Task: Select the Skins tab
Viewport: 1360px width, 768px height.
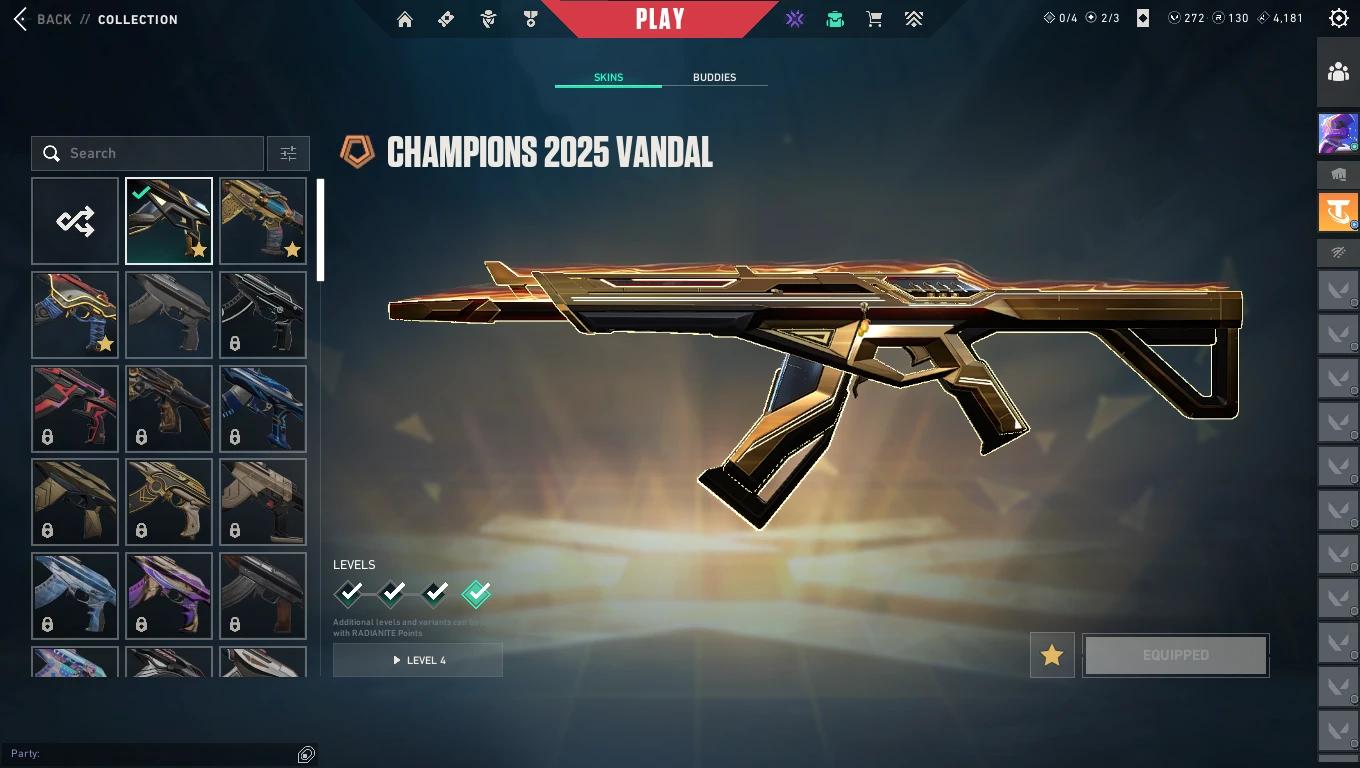Action: point(608,77)
